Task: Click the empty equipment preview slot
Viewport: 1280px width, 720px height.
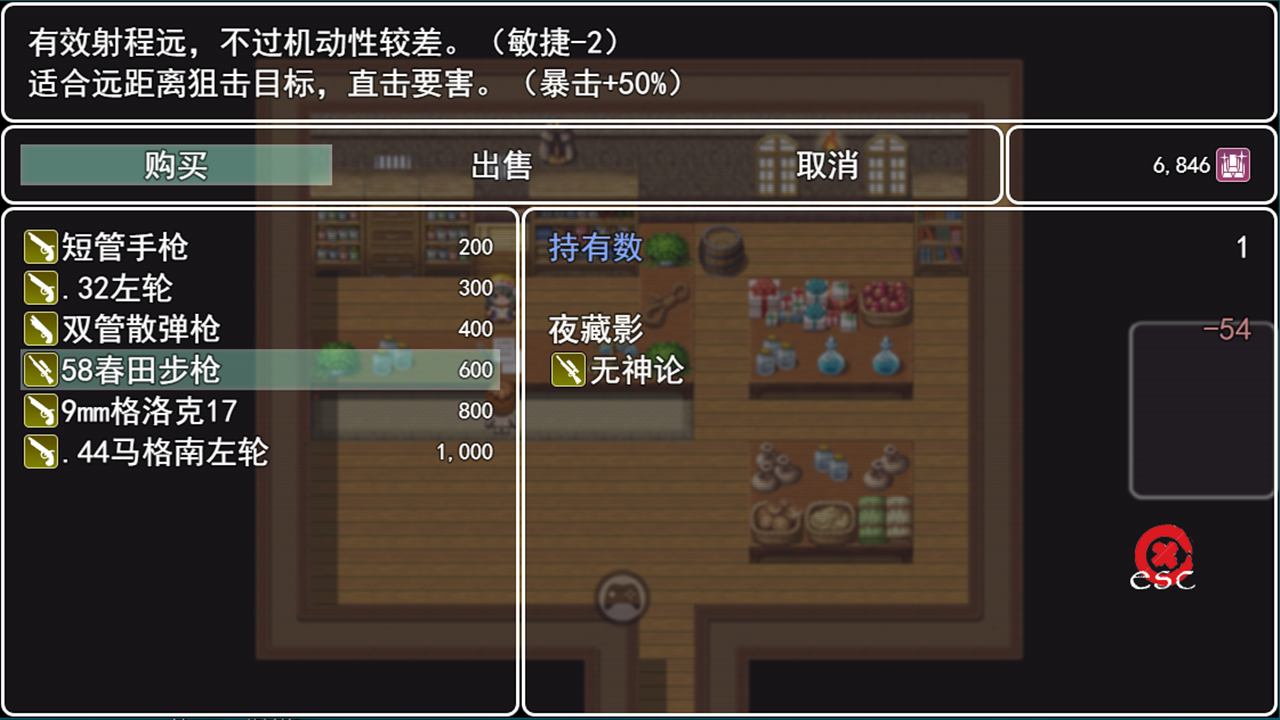Action: (1201, 408)
